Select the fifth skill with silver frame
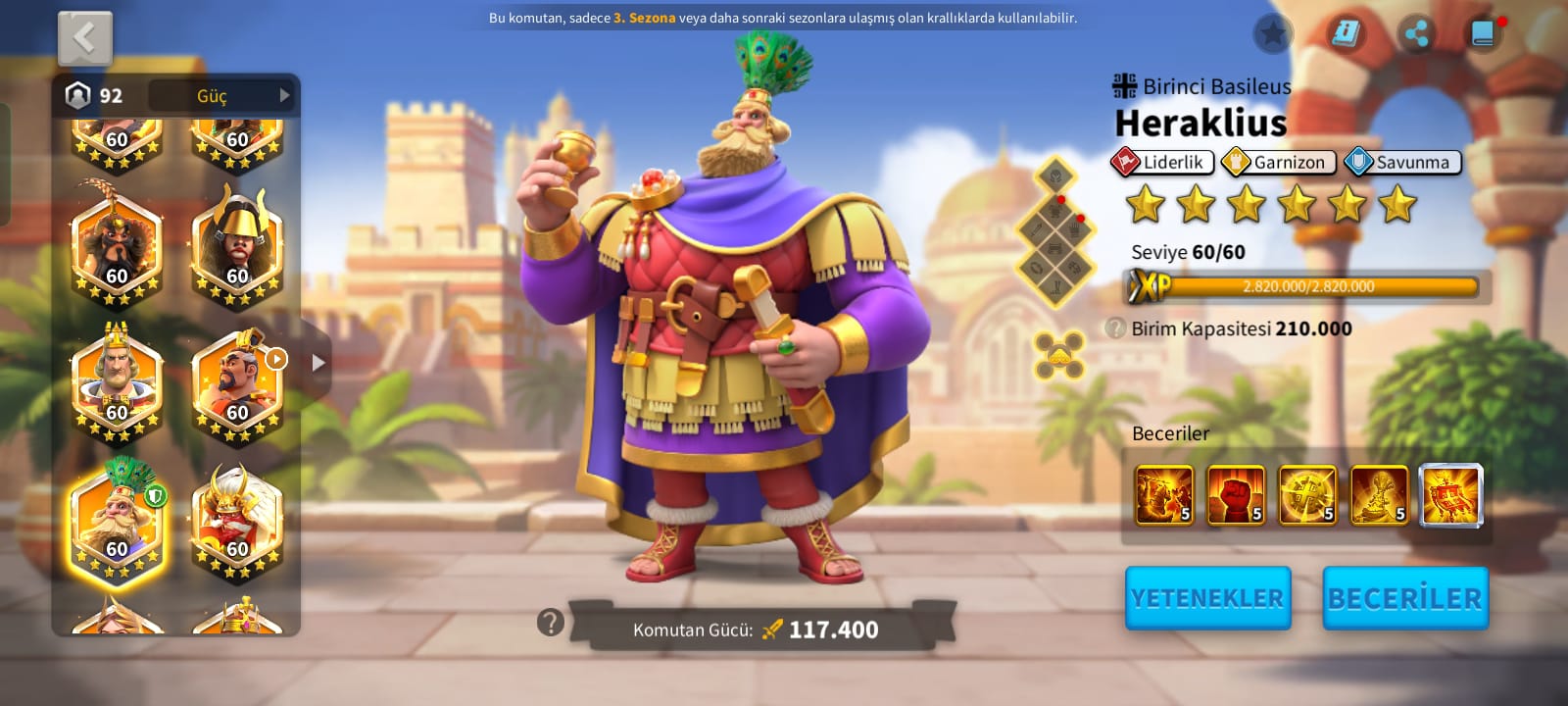The height and width of the screenshot is (706, 1568). pyautogui.click(x=1450, y=495)
